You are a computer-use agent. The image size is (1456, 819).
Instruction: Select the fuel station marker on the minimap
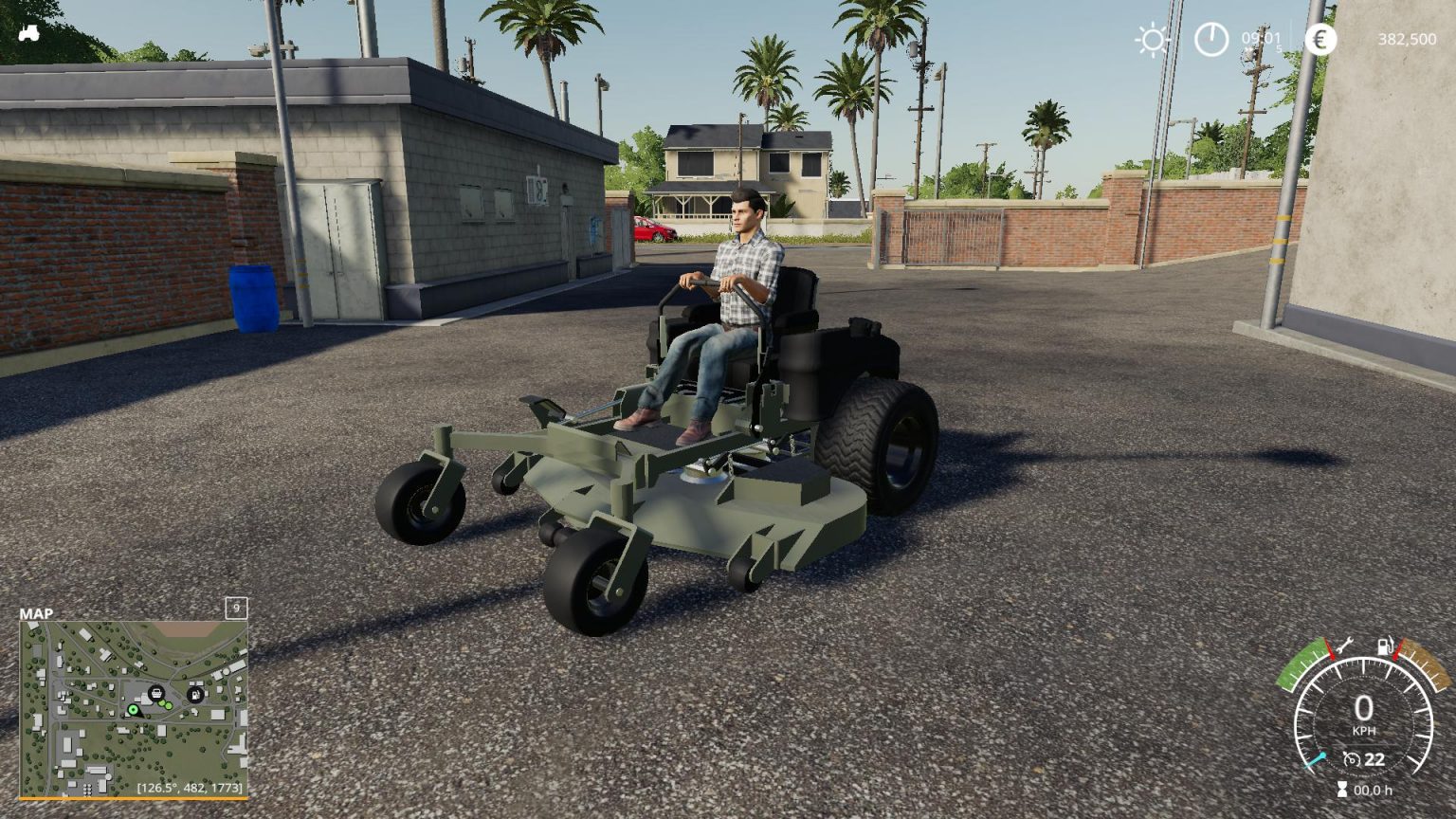pos(195,693)
